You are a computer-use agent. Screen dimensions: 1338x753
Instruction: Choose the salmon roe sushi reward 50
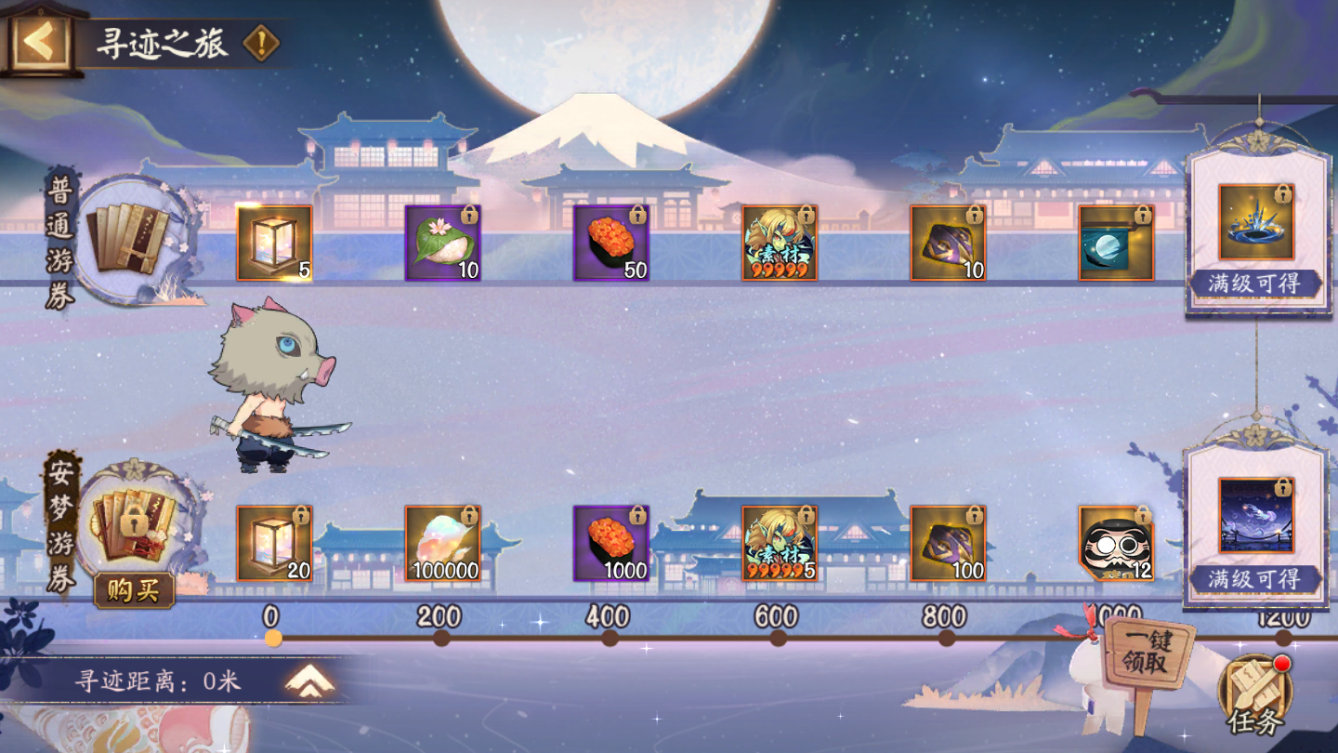click(610, 243)
